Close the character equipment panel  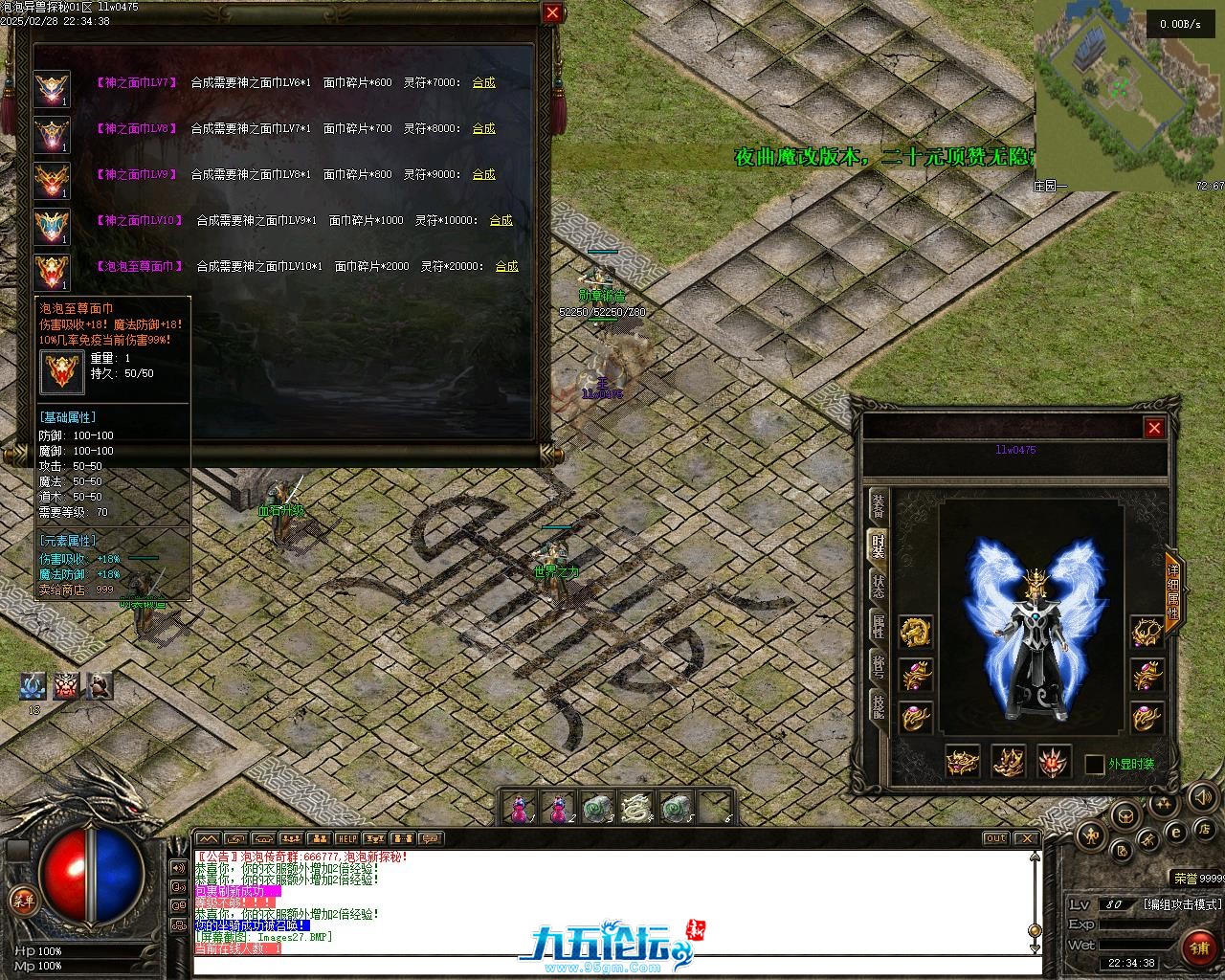pos(1154,428)
